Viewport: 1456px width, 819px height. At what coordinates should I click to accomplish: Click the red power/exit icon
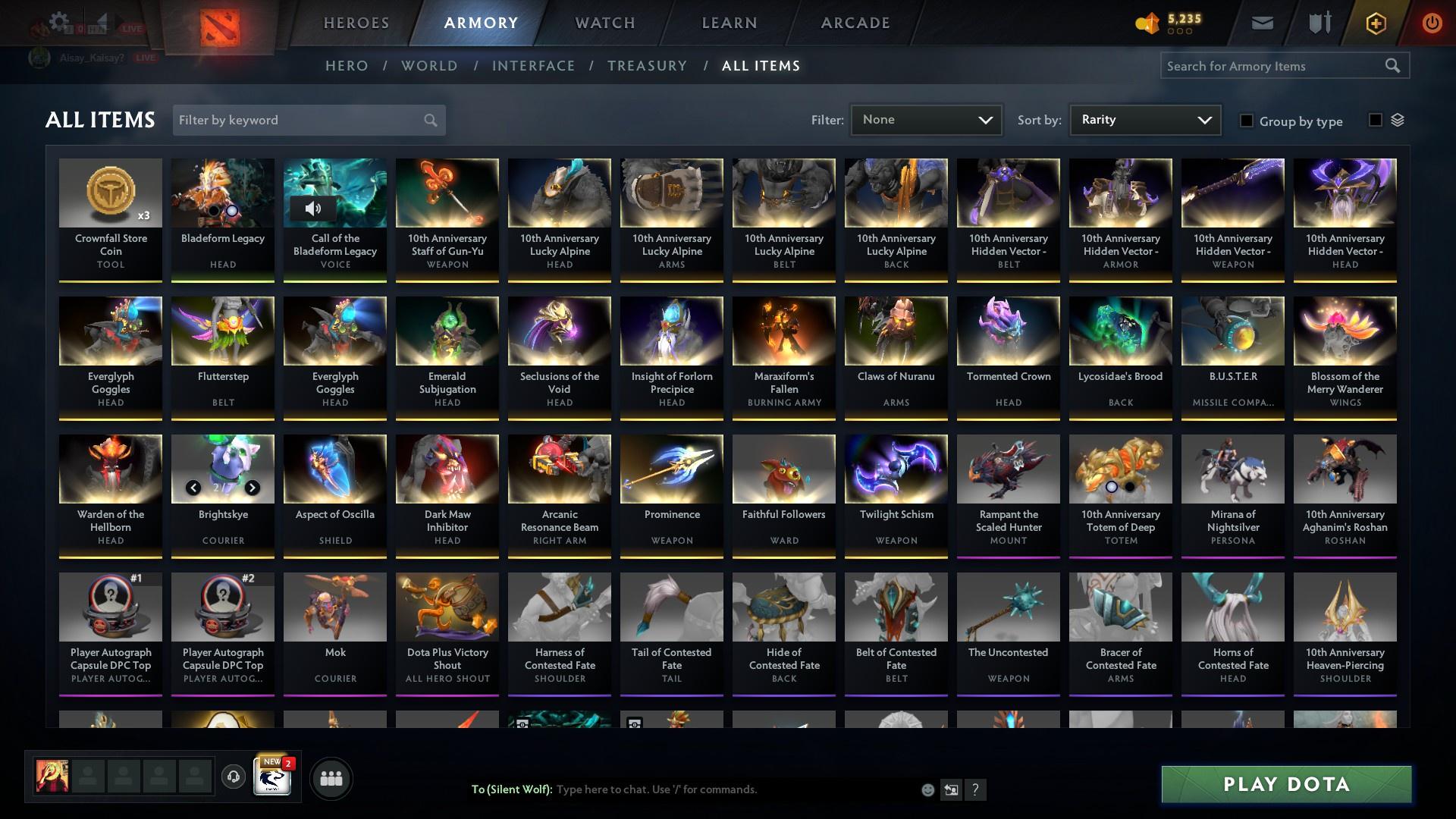1430,23
